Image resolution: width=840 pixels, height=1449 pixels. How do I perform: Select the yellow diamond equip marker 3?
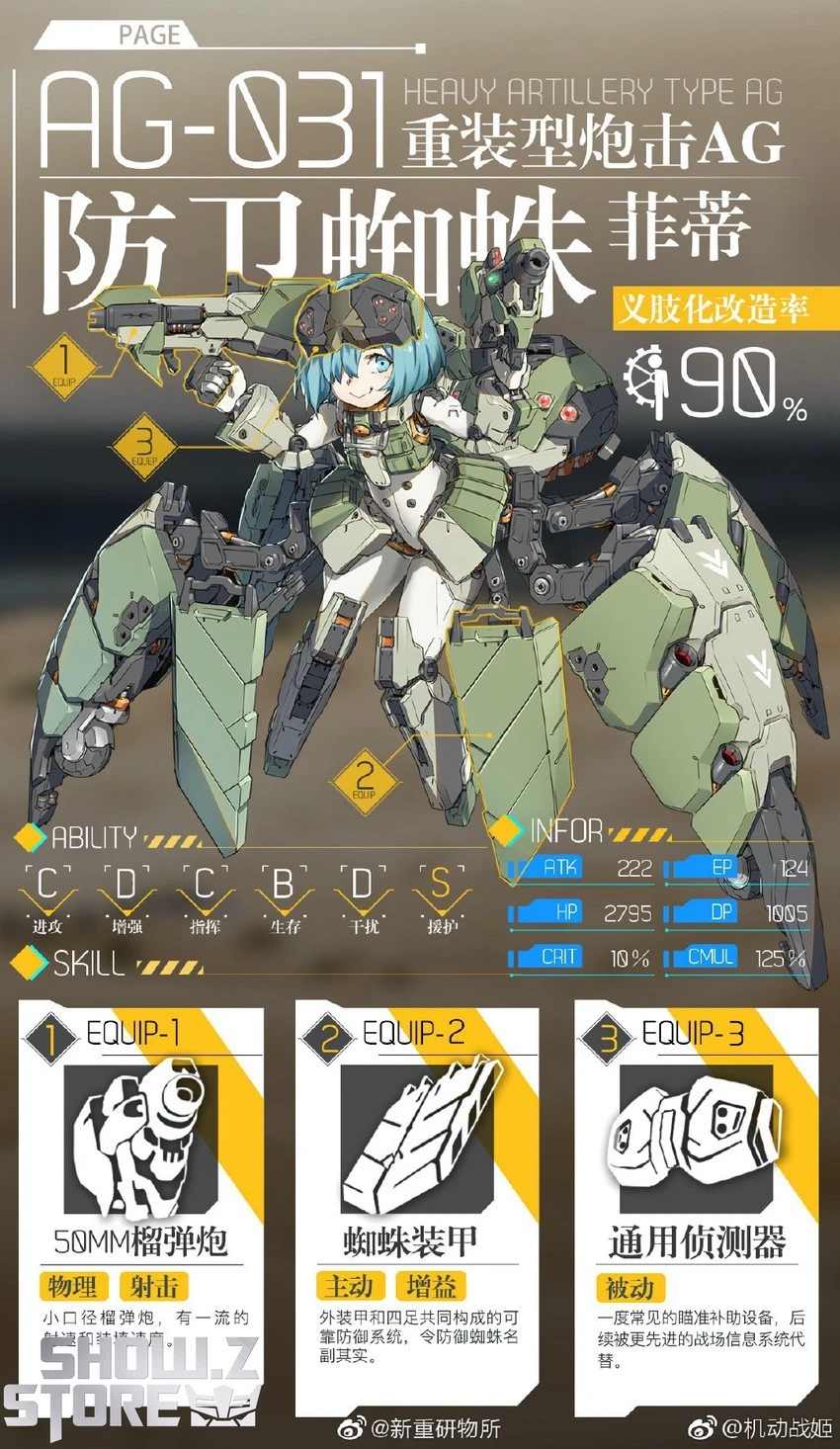(x=144, y=447)
